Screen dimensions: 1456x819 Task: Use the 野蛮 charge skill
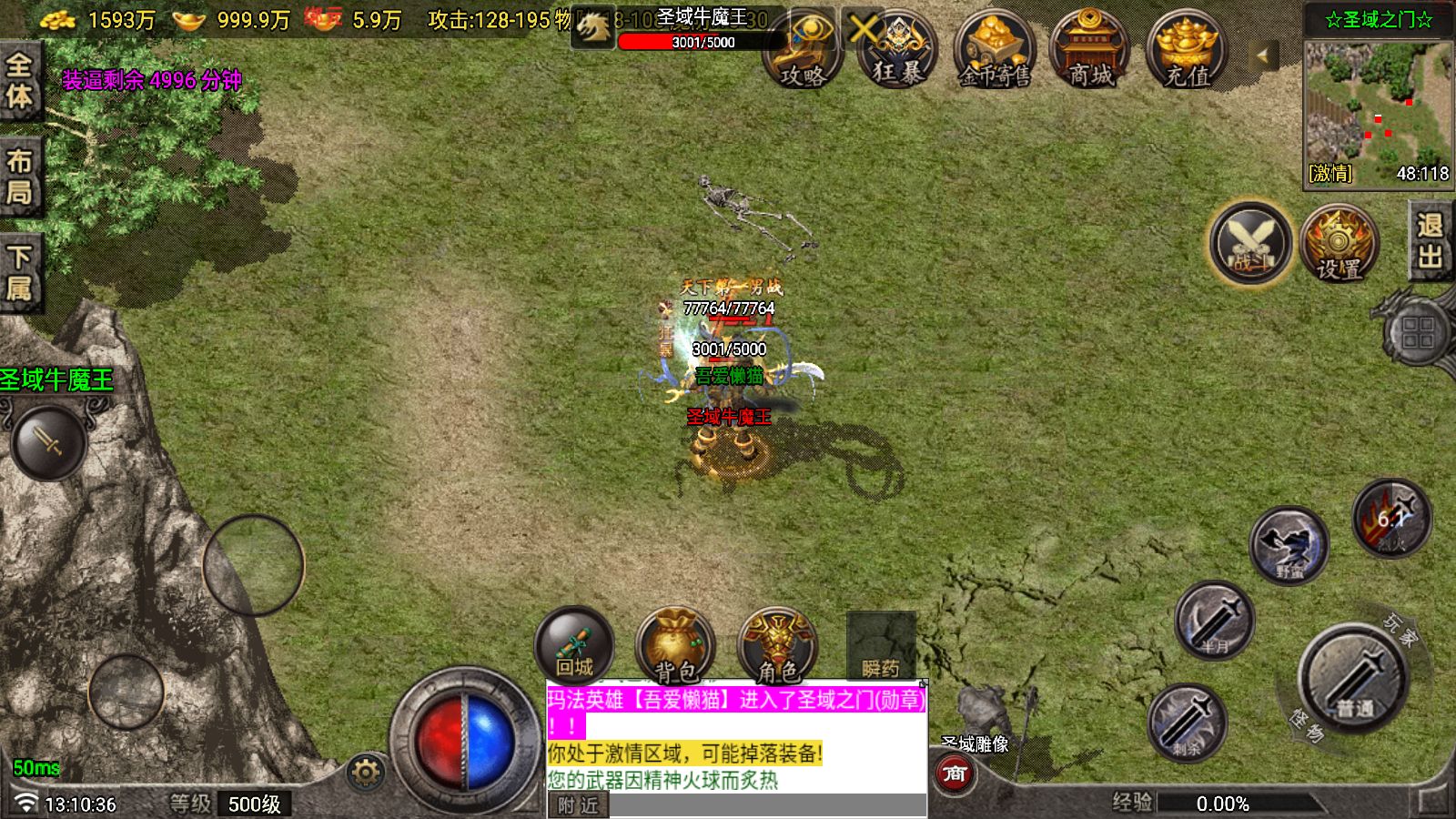1289,546
